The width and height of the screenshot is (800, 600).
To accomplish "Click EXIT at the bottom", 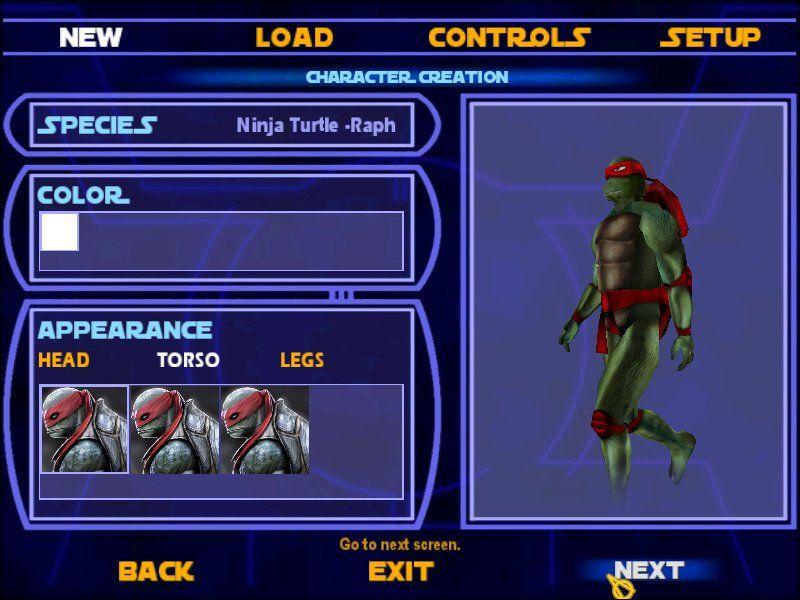I will pyautogui.click(x=401, y=572).
